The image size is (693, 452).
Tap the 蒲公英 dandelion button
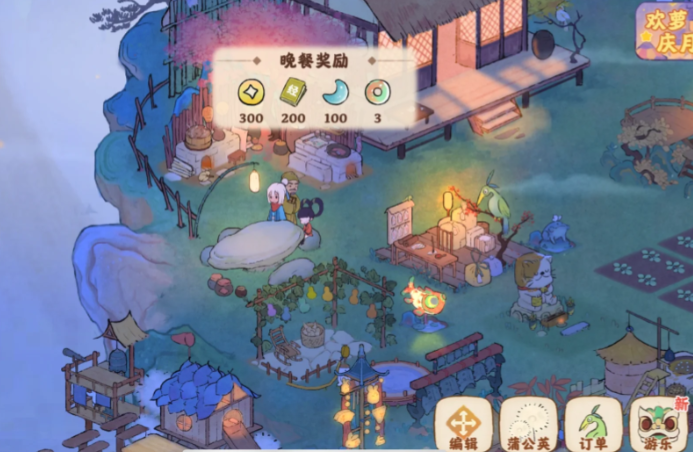point(528,423)
